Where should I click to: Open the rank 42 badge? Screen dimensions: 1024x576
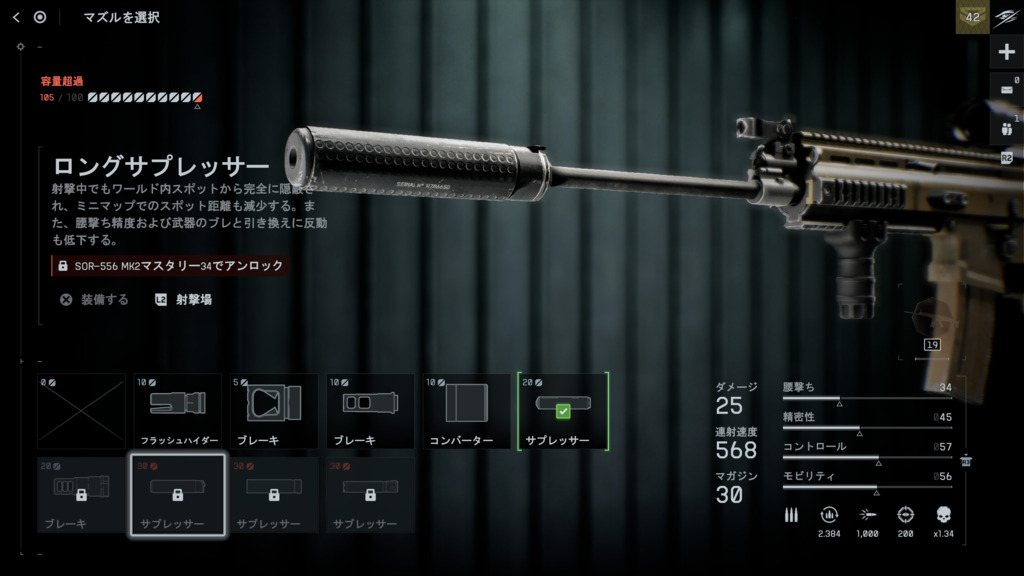(x=971, y=17)
